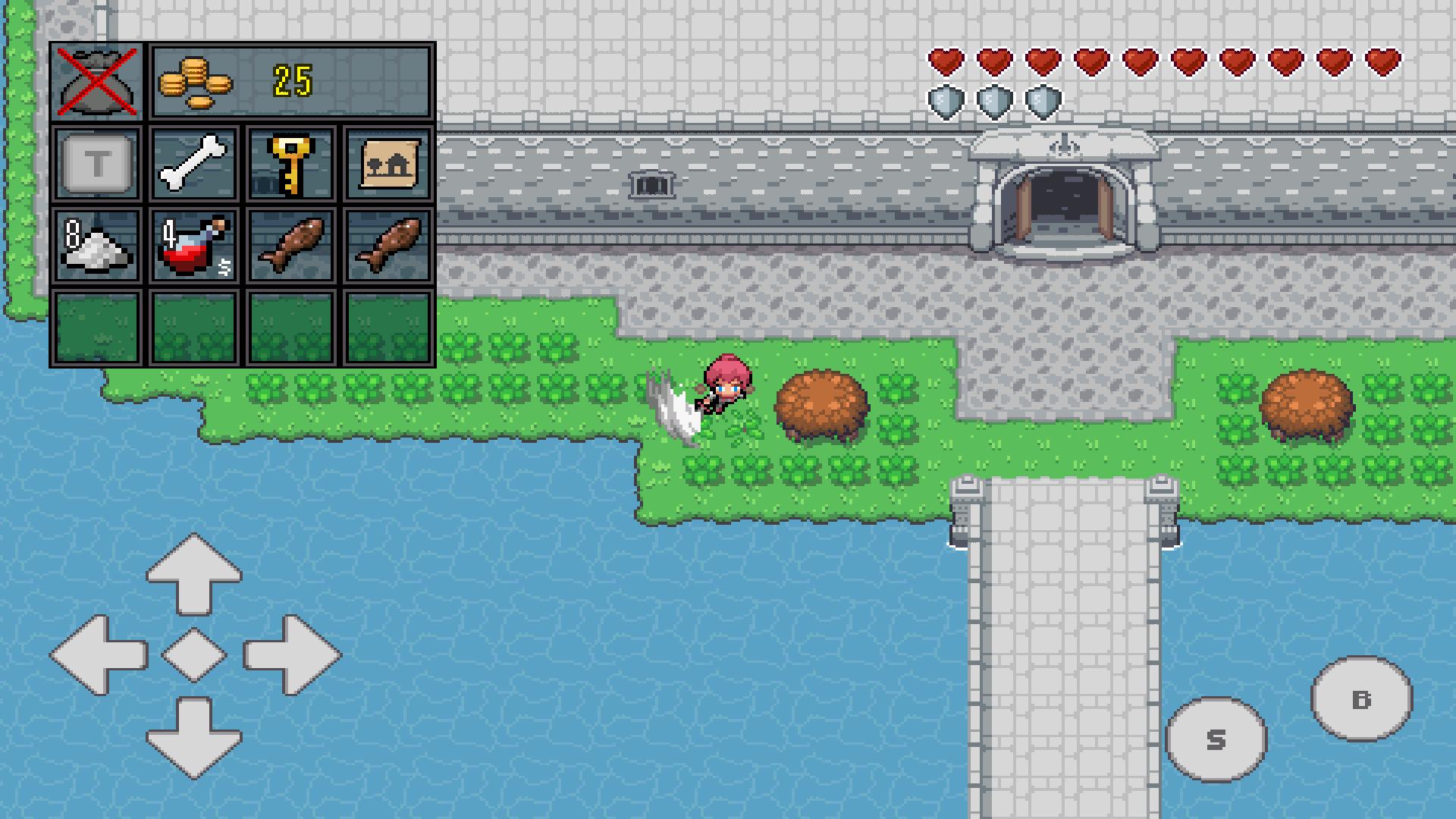
Task: Tap the center diamond of the d-pad
Action: pos(194,654)
